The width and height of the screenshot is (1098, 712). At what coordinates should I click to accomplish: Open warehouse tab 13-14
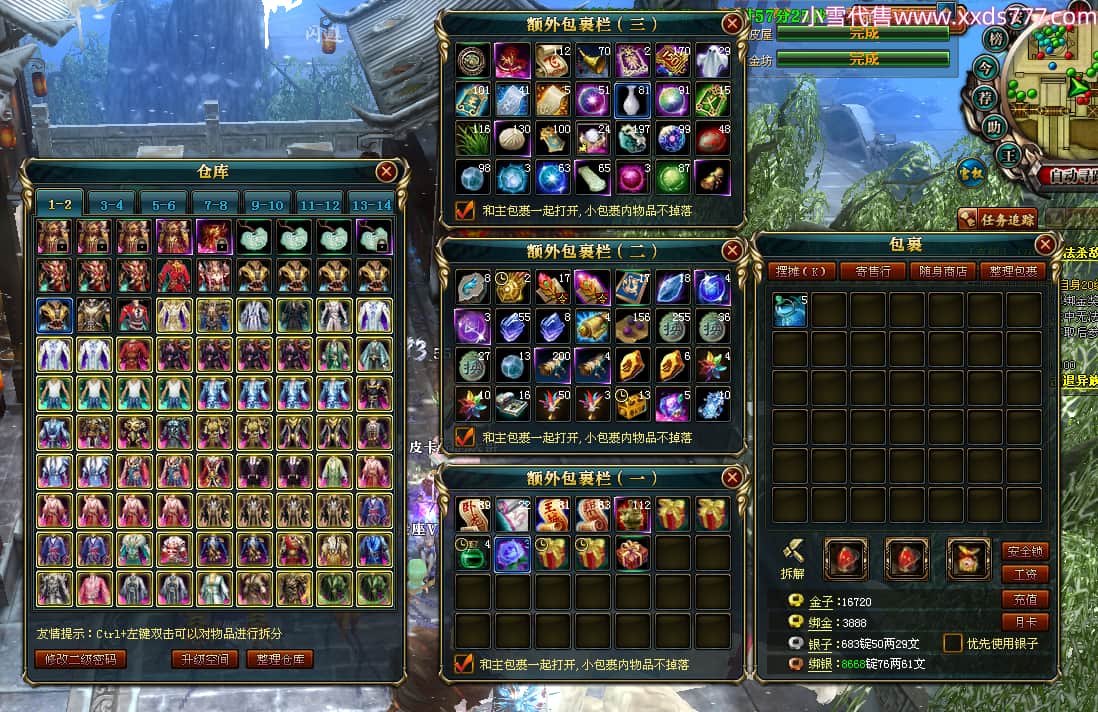click(372, 205)
